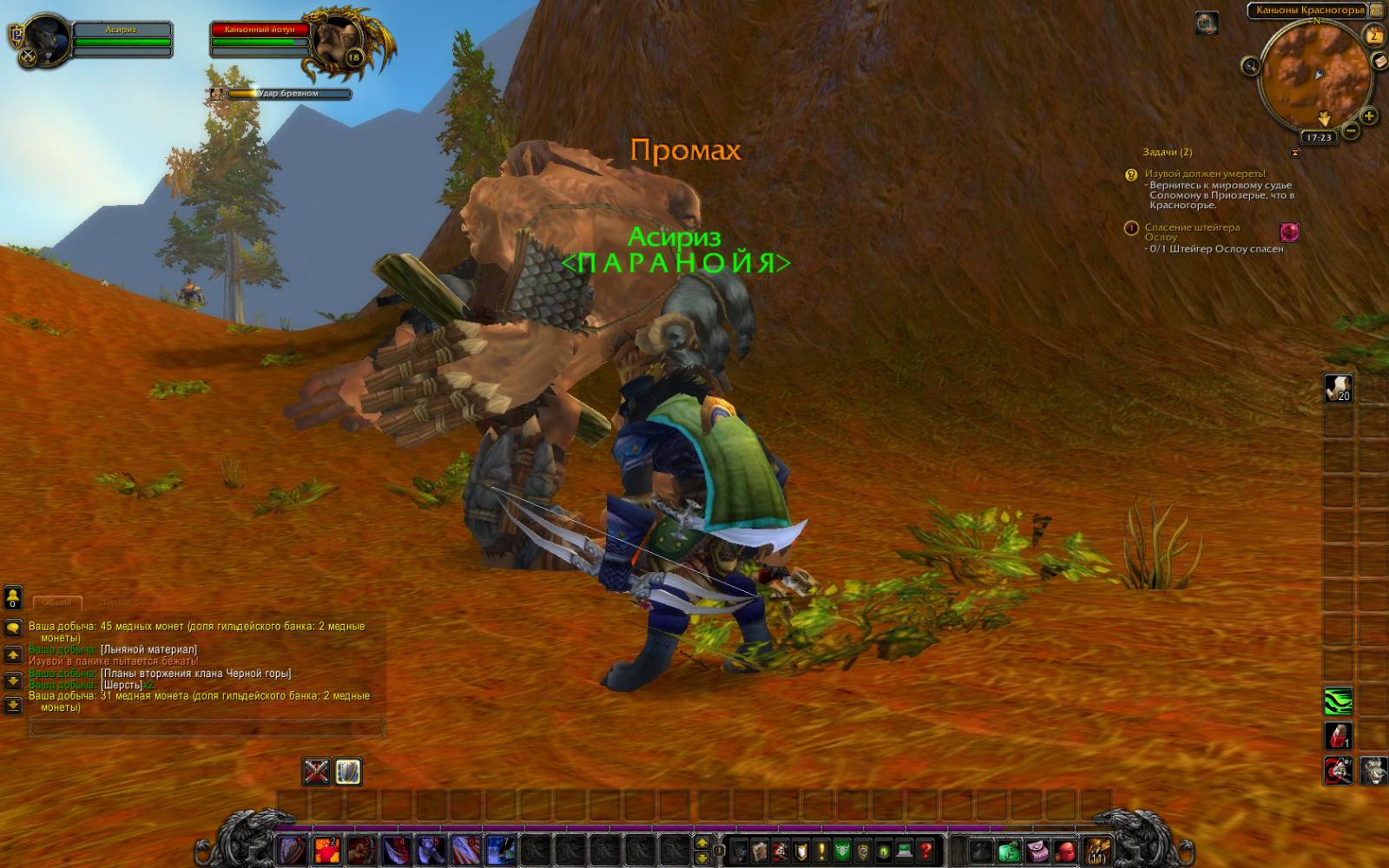Open the calendar button showing 2
Viewport: 1389px width, 868px height.
[x=1374, y=35]
